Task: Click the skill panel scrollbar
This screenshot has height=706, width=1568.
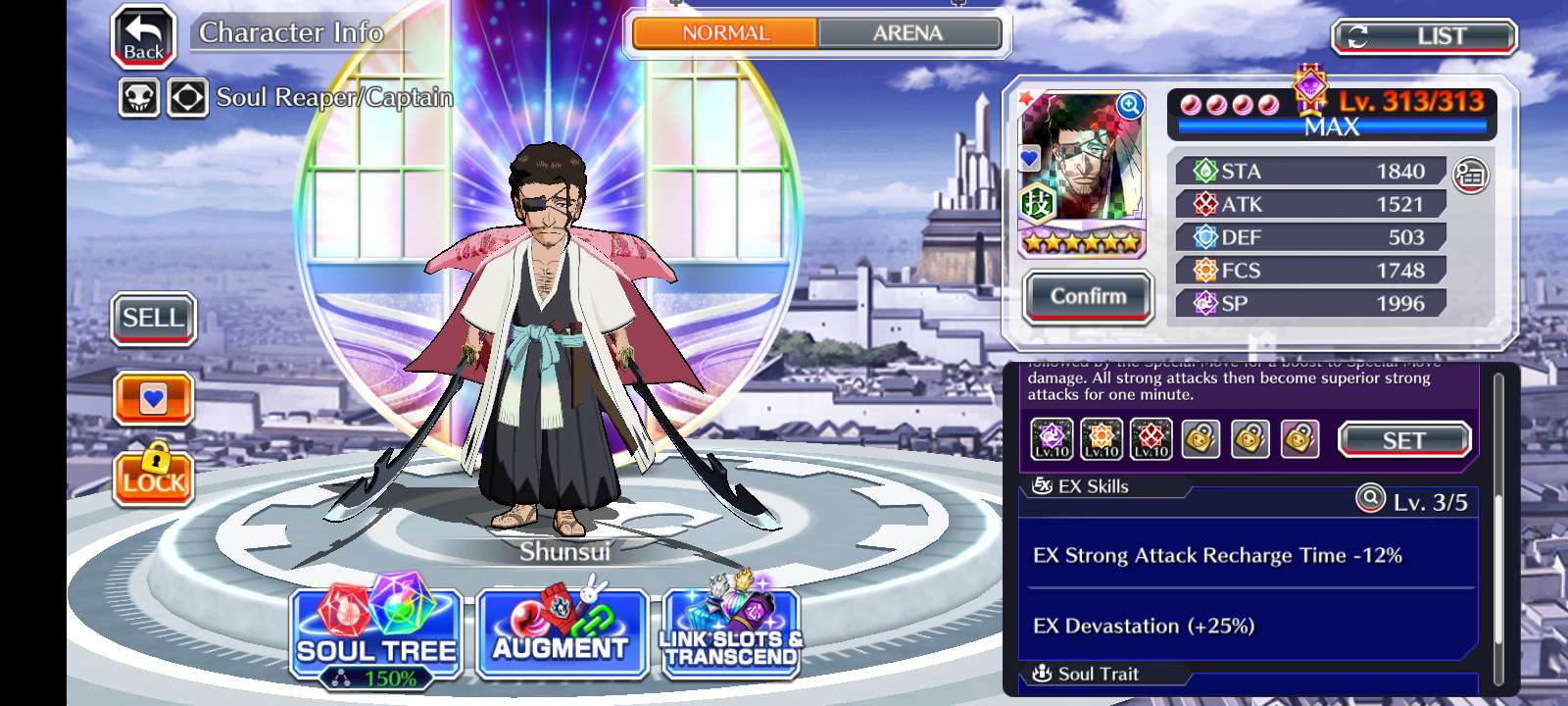Action: click(1498, 529)
